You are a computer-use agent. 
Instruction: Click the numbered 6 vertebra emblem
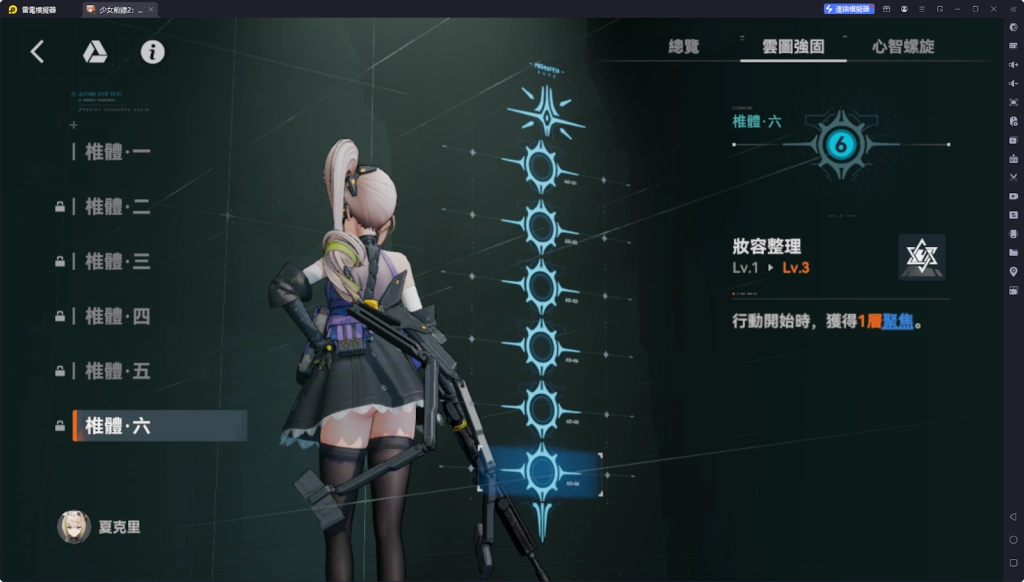[839, 145]
